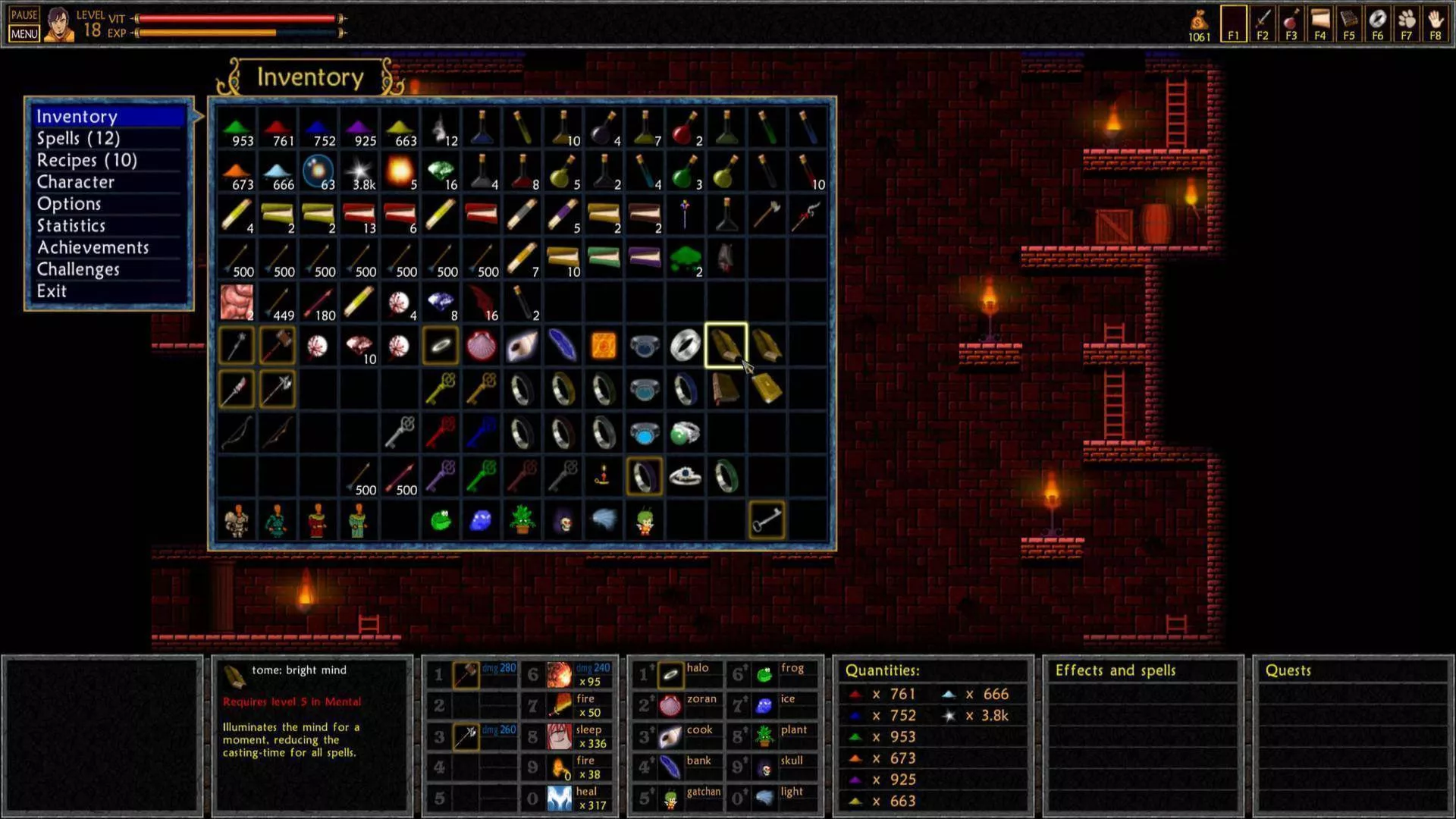The image size is (1456, 819).
Task: Switch to the F8 hand tab
Action: pos(1435,24)
